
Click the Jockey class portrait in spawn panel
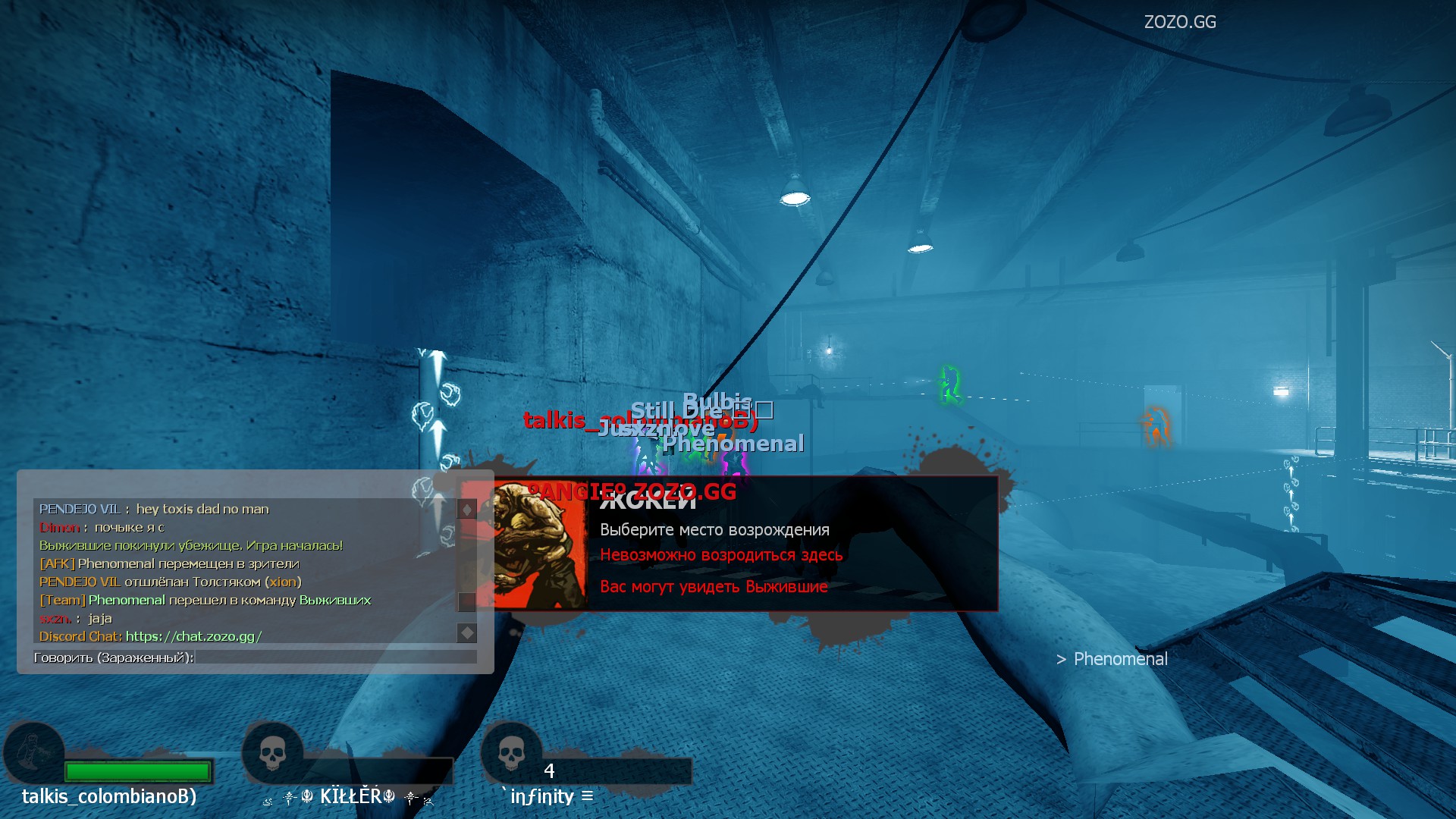pyautogui.click(x=540, y=544)
